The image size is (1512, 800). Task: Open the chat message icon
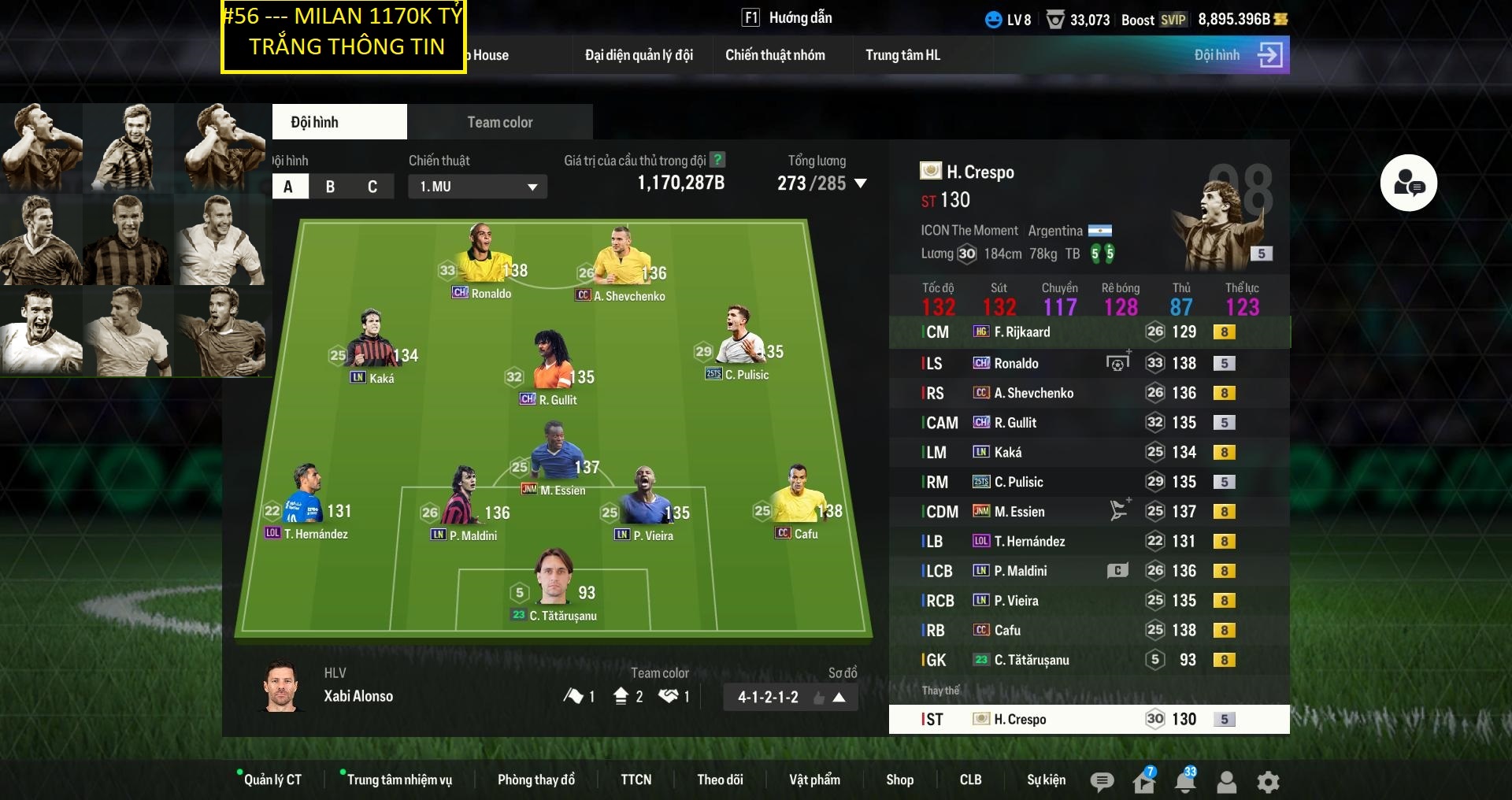coord(1102,782)
